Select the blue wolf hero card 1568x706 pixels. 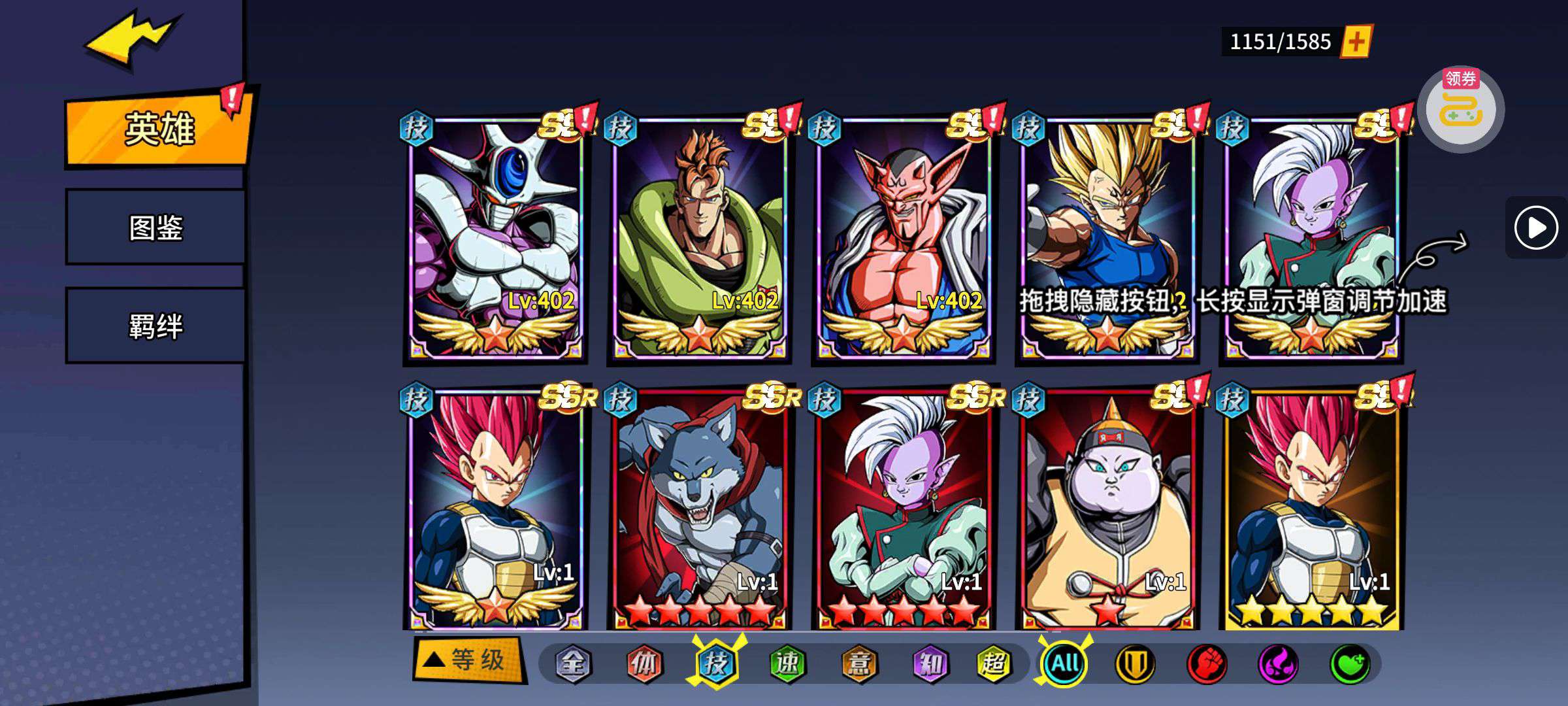[699, 507]
